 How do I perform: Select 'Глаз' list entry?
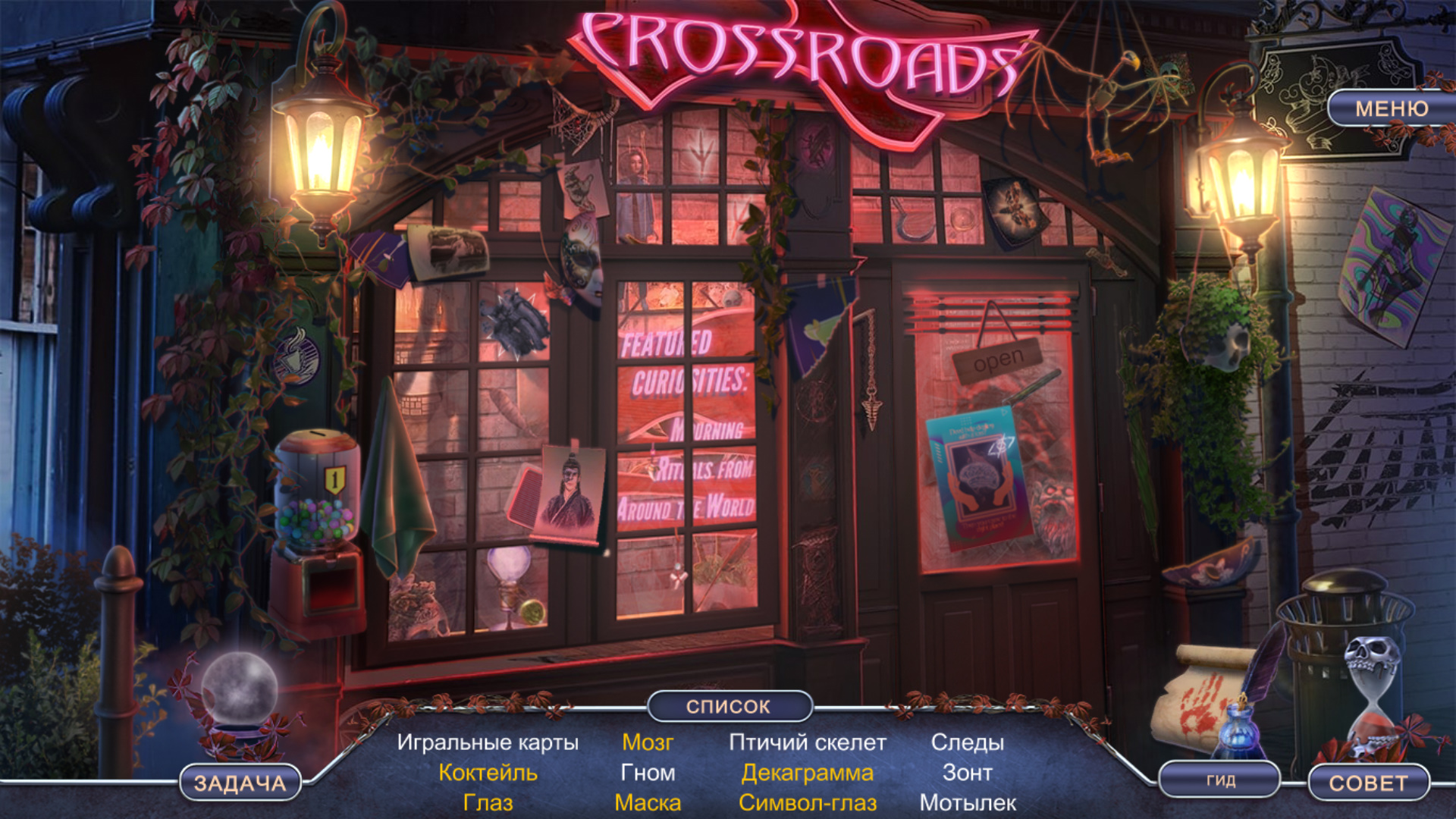point(488,803)
